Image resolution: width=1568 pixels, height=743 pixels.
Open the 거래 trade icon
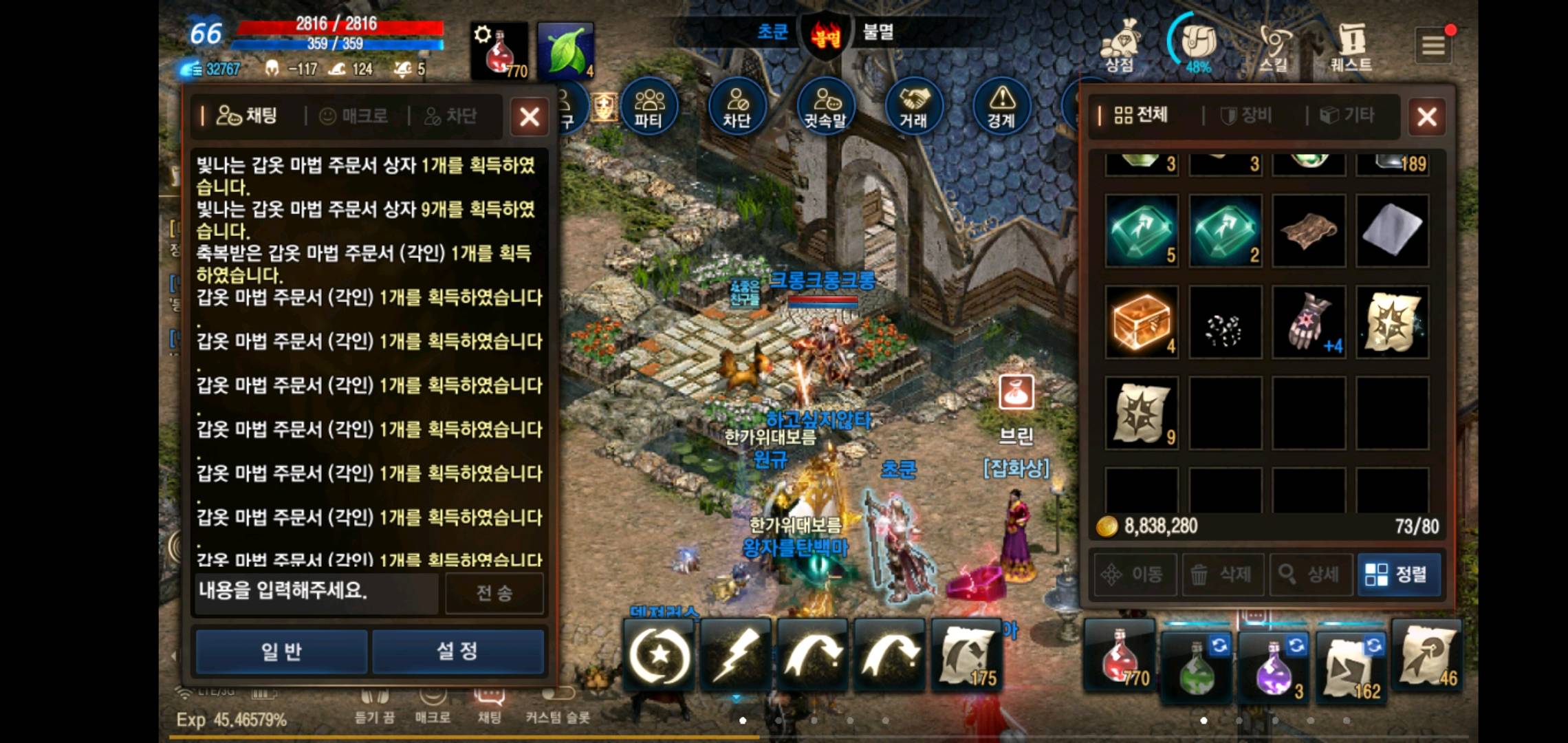click(x=913, y=105)
